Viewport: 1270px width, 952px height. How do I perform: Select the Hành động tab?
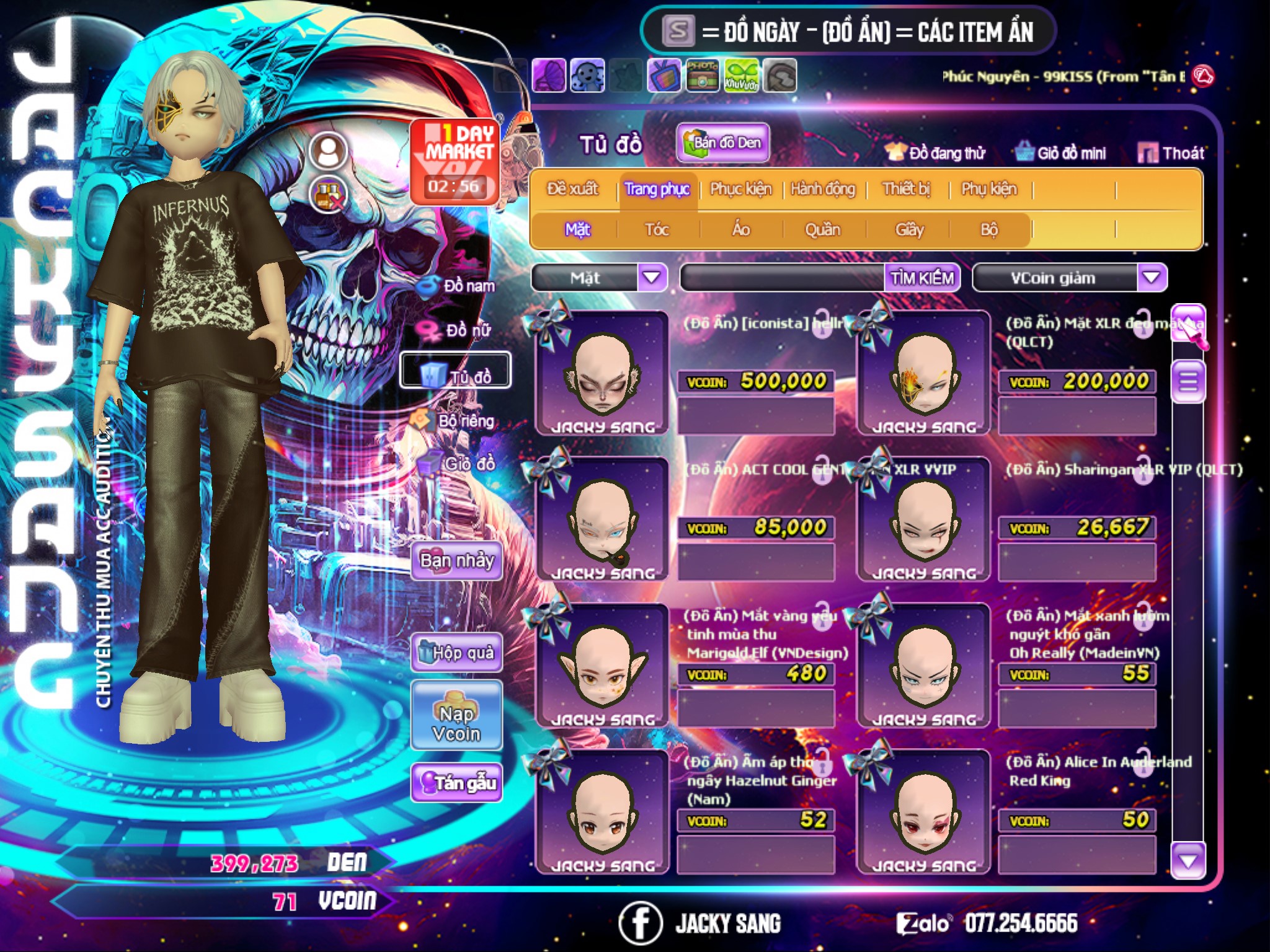coord(823,189)
